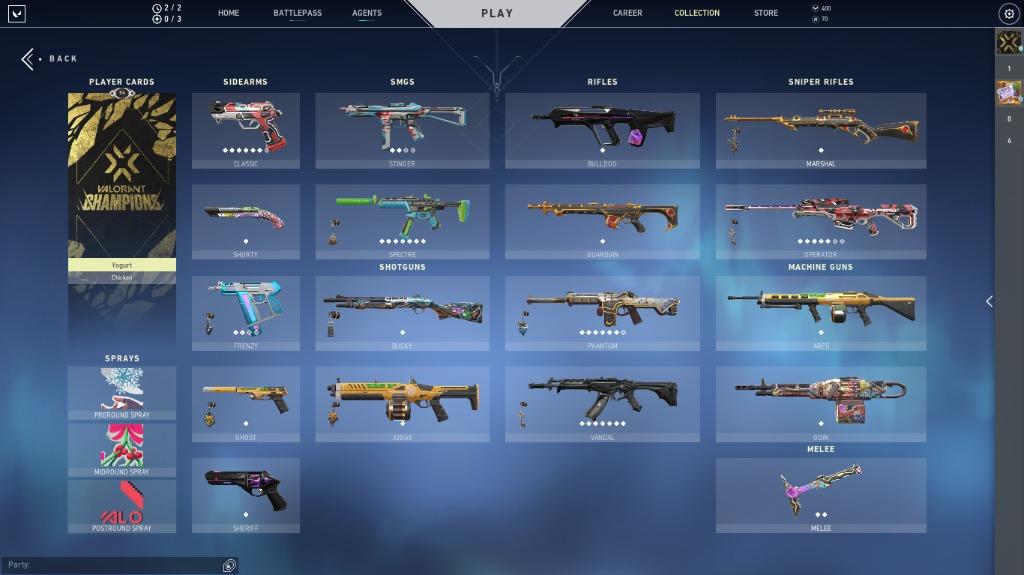This screenshot has height=575, width=1024.
Task: Choose the Preround Spray slot
Action: point(122,392)
